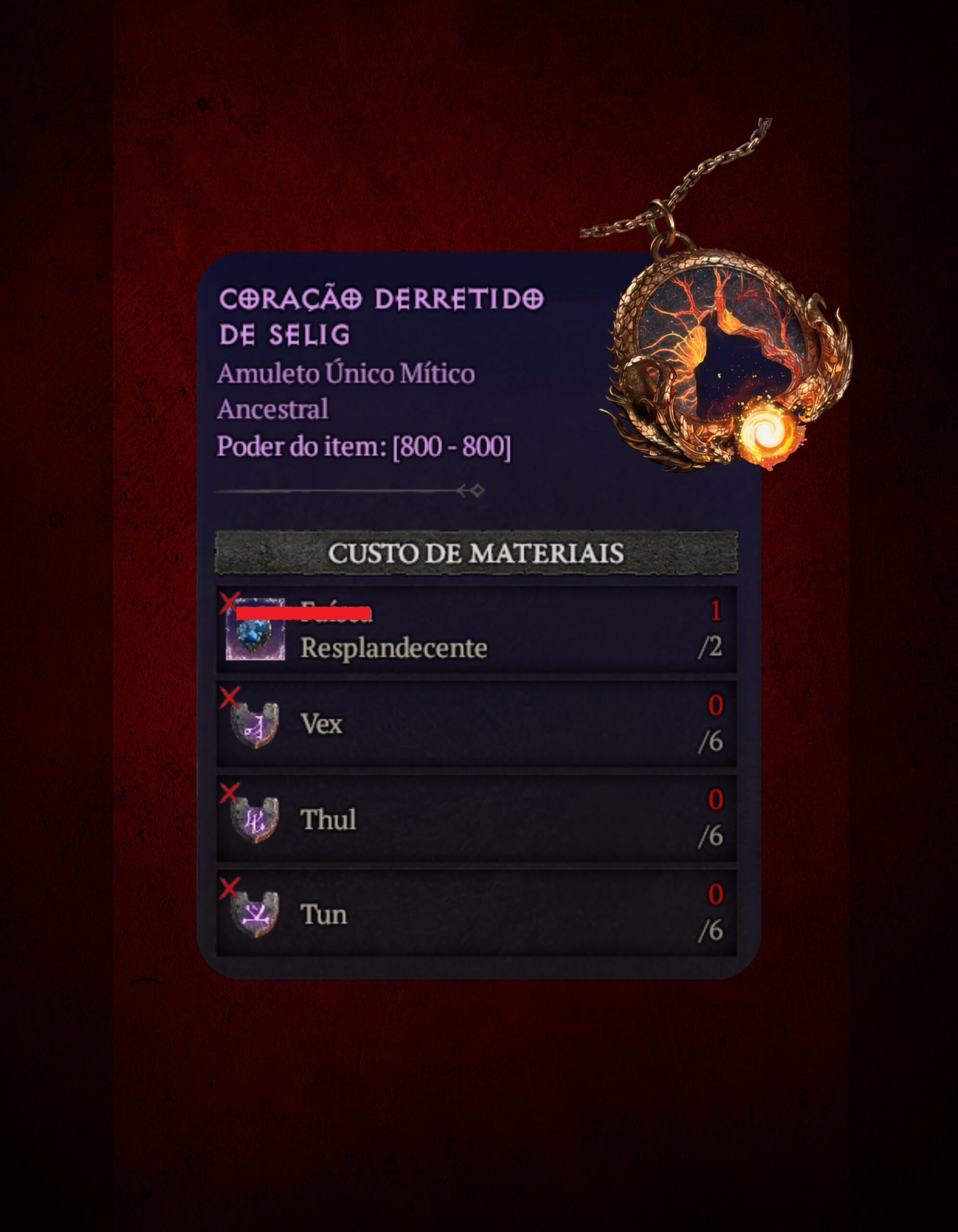The height and width of the screenshot is (1232, 958).
Task: Click the Thul rune icon
Action: pos(255,820)
